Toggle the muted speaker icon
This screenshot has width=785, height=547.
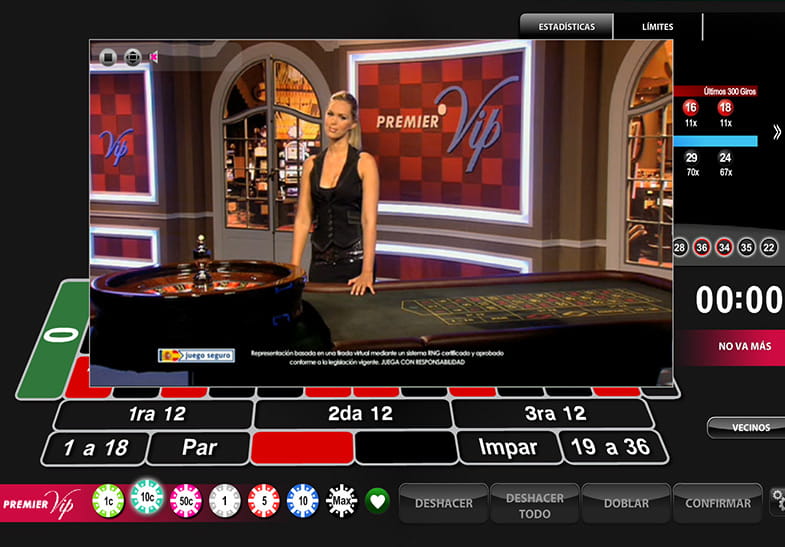pos(155,57)
